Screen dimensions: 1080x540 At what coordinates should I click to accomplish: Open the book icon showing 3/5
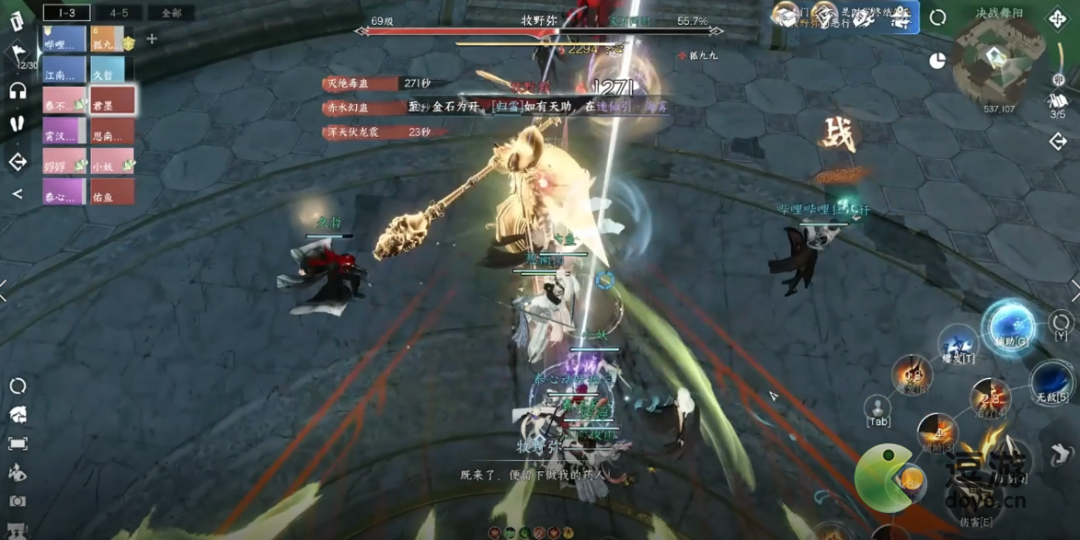(1057, 101)
